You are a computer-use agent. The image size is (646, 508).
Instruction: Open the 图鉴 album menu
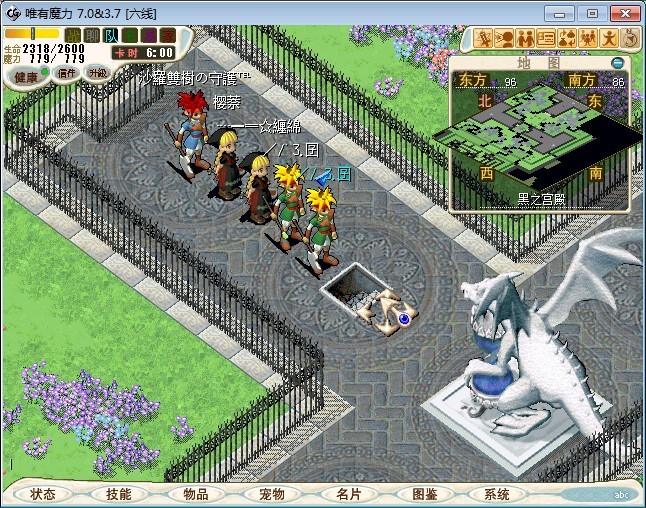click(423, 494)
